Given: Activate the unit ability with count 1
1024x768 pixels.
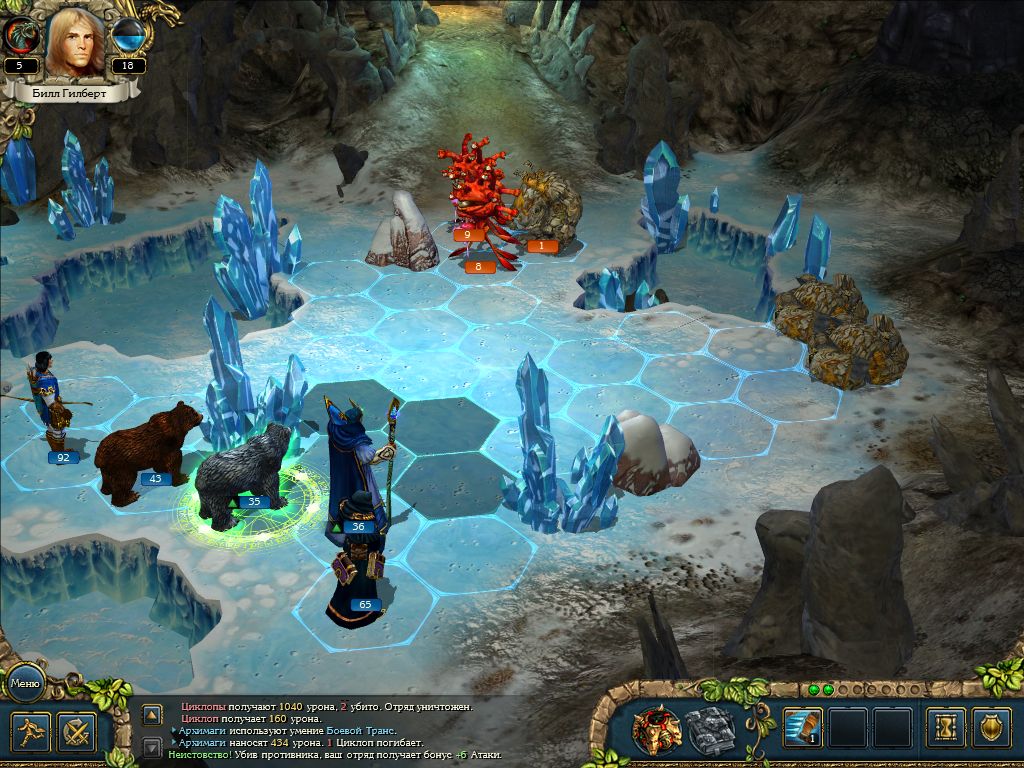Looking at the screenshot, I should pyautogui.click(x=802, y=728).
